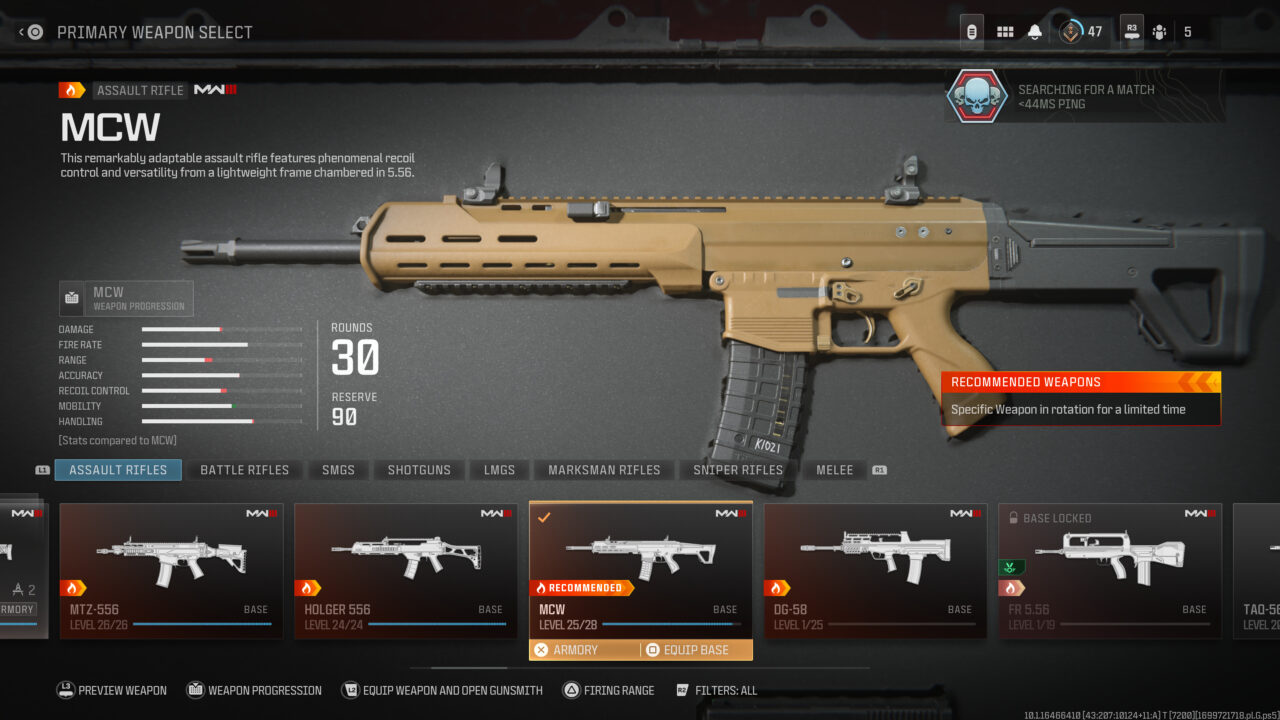Open the social party icon

click(x=1159, y=32)
